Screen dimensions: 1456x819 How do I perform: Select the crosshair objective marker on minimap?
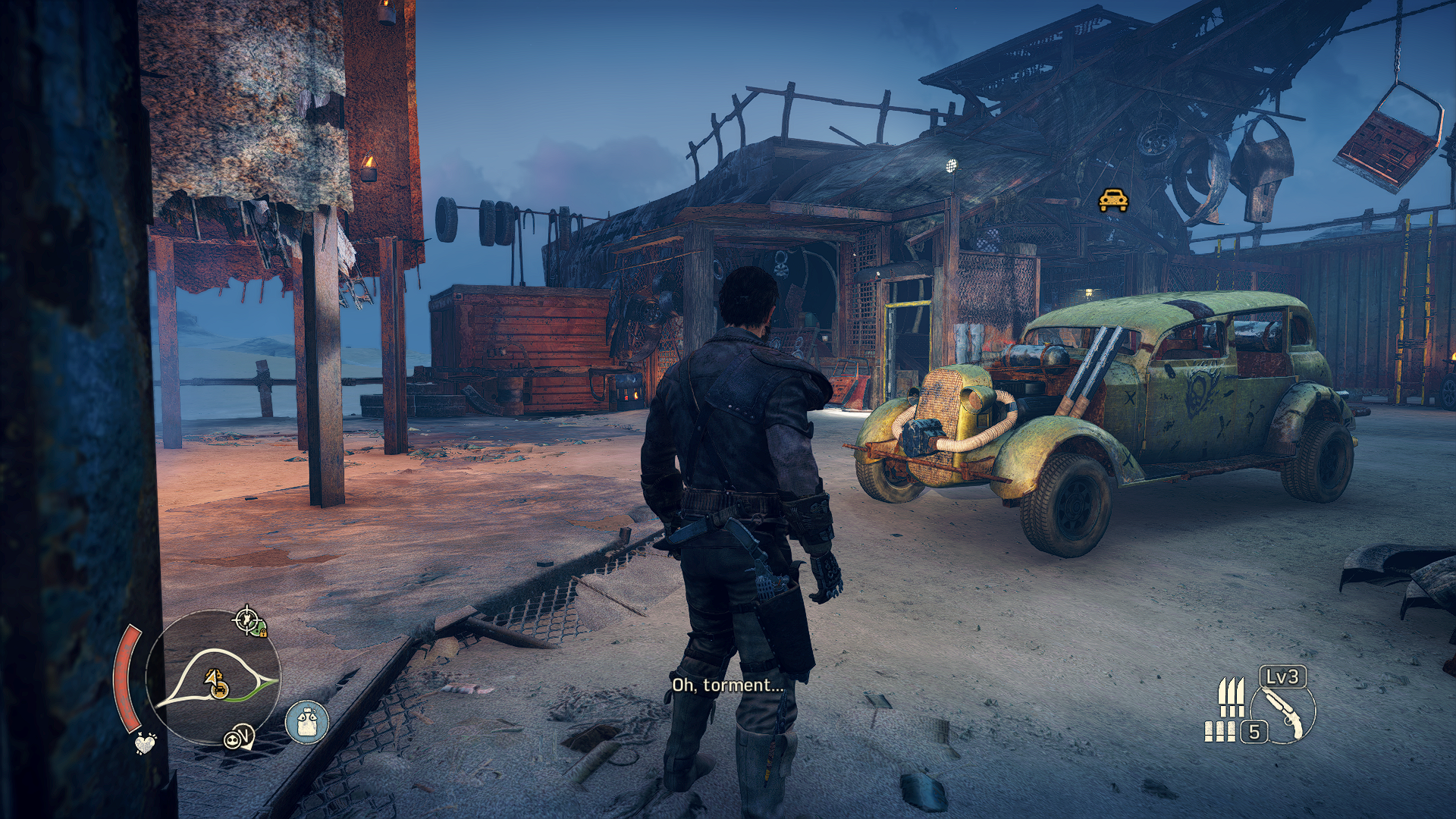coord(245,620)
